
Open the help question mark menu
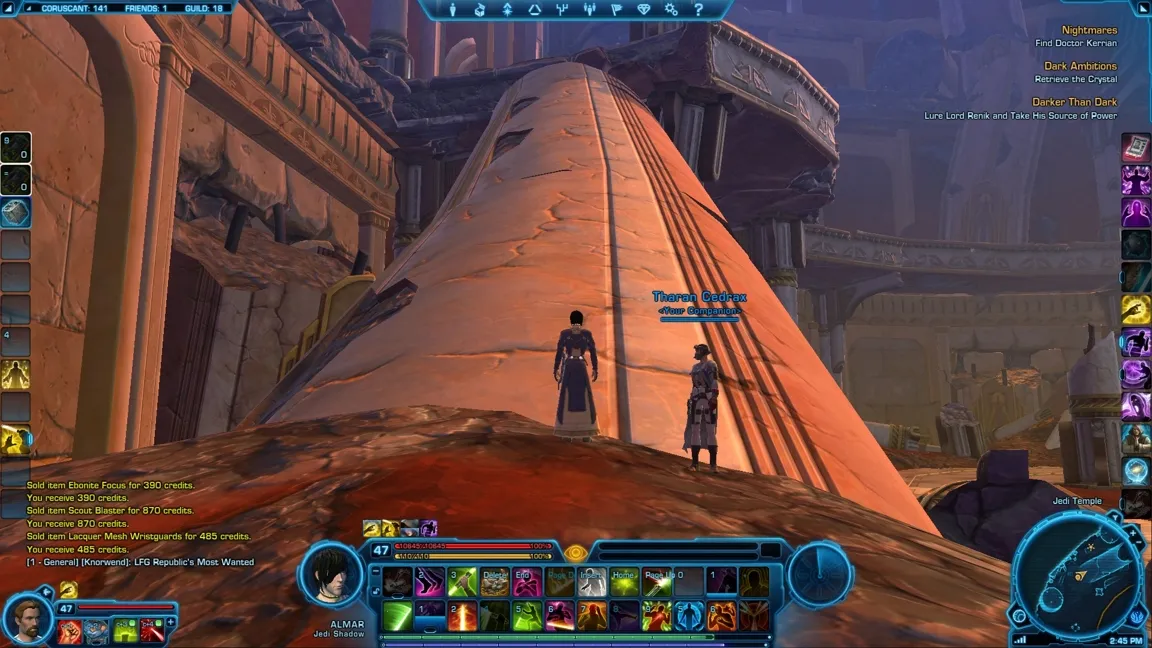tap(698, 10)
